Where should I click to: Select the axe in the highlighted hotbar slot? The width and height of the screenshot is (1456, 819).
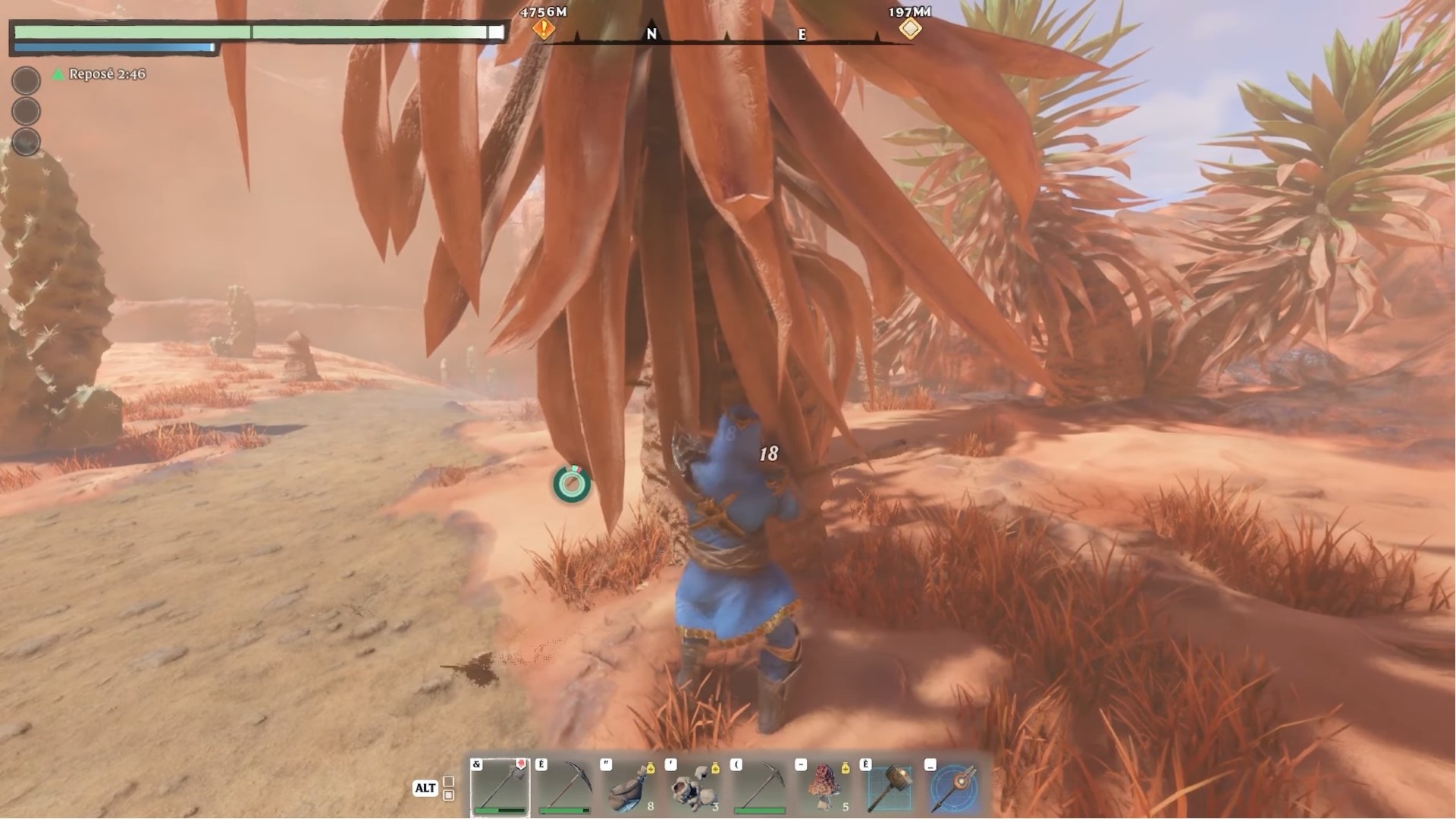tap(500, 786)
